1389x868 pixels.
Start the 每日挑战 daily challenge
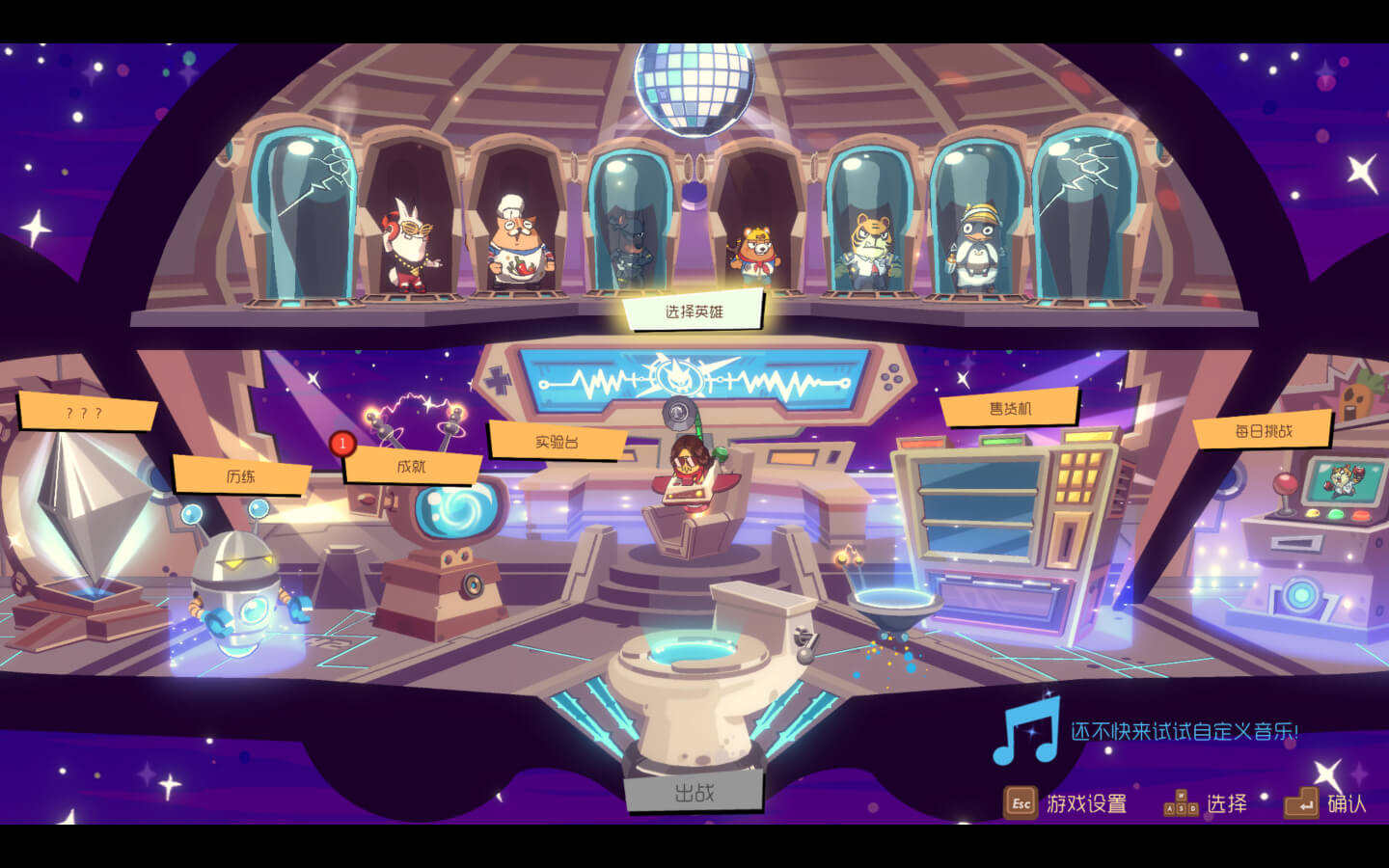(1263, 431)
